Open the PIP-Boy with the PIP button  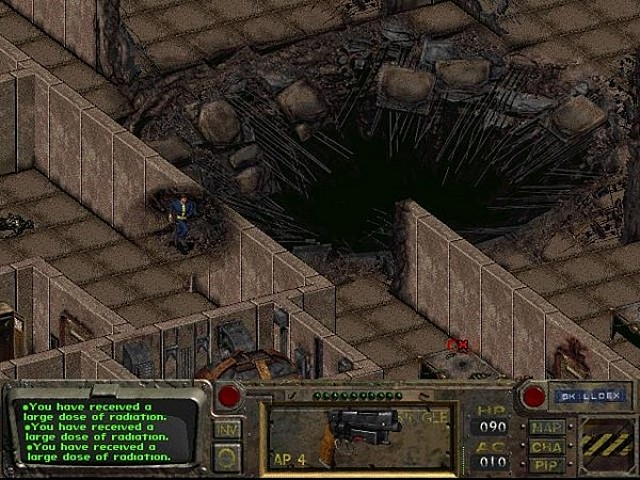click(x=547, y=465)
